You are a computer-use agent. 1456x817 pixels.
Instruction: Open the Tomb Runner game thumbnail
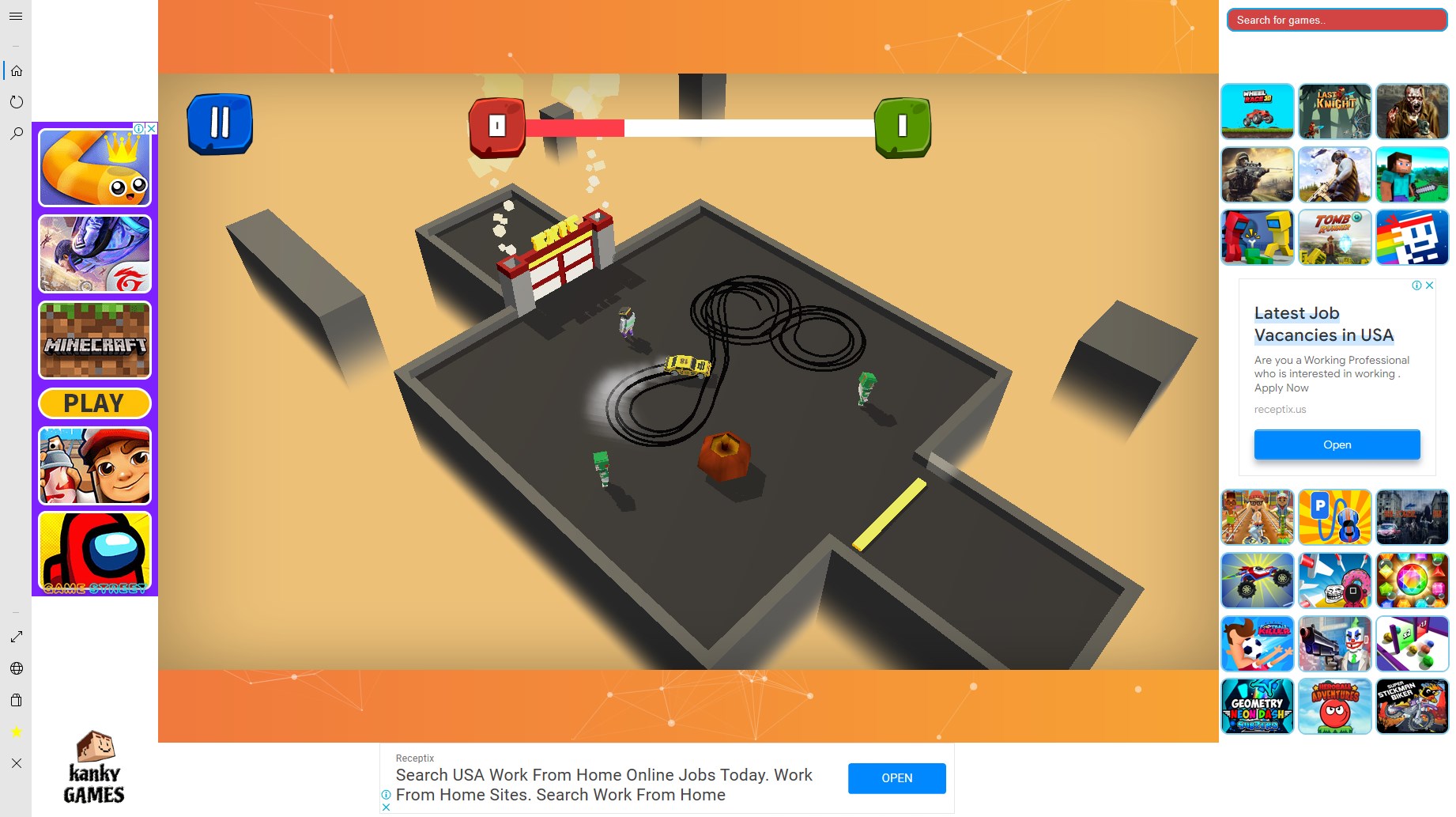pos(1334,236)
